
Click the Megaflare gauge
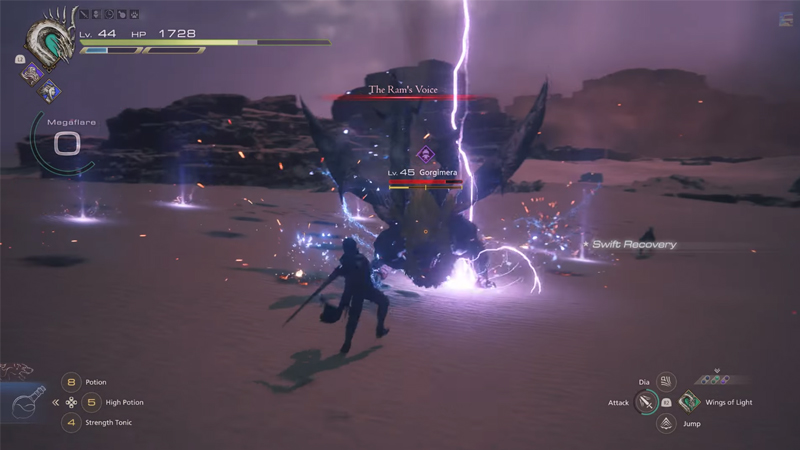(x=65, y=143)
